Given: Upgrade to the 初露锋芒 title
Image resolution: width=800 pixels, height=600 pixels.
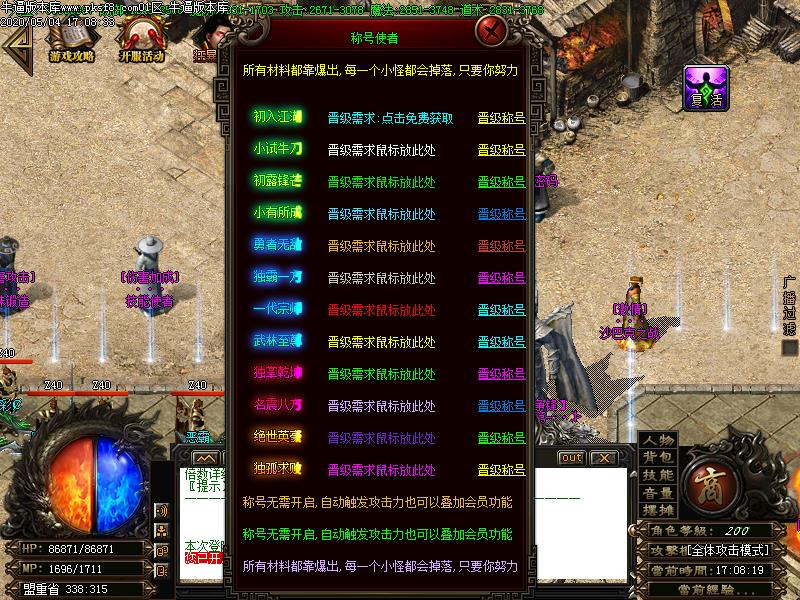Looking at the screenshot, I should click(501, 182).
